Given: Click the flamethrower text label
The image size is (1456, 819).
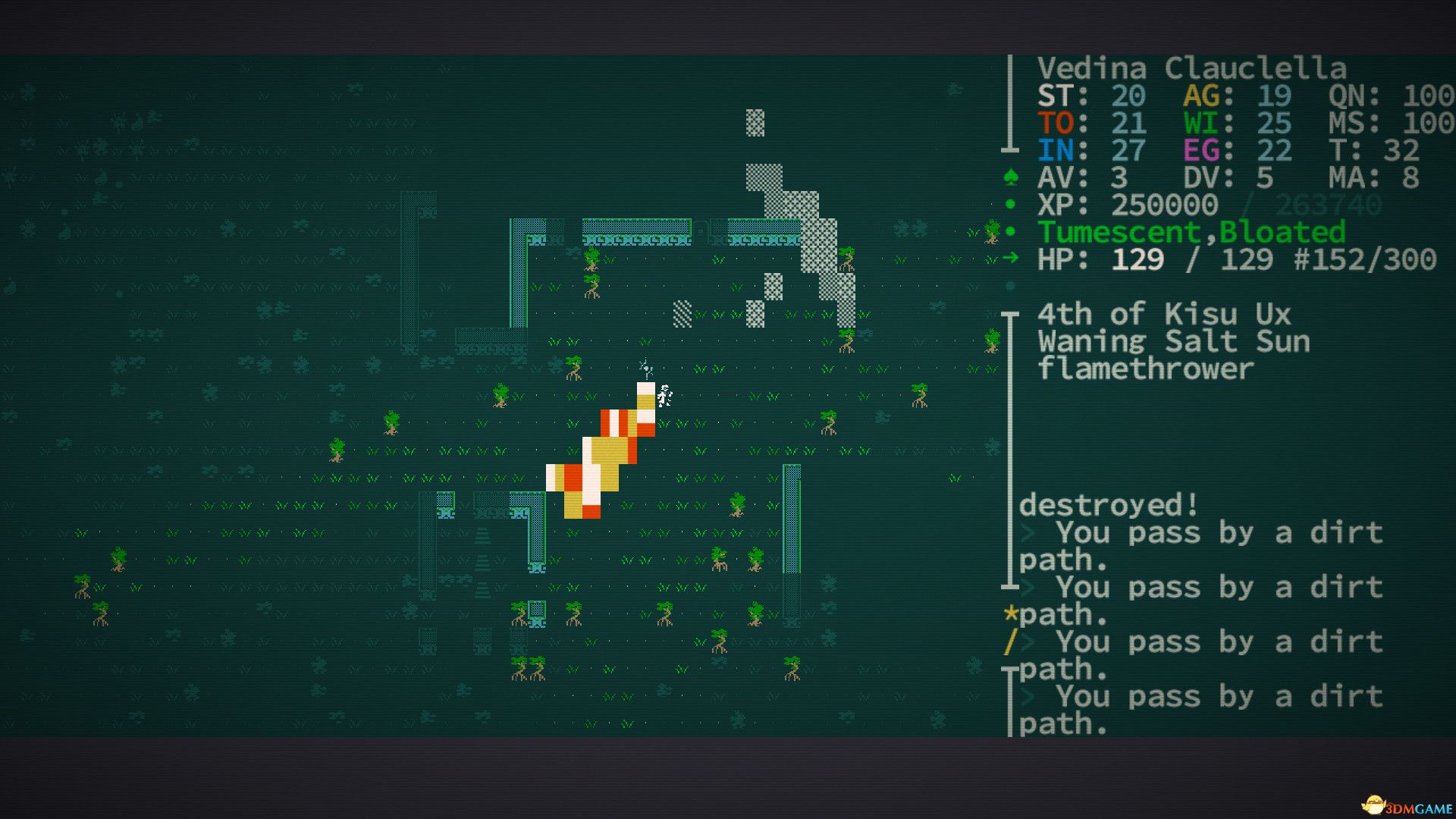Looking at the screenshot, I should [x=1145, y=369].
